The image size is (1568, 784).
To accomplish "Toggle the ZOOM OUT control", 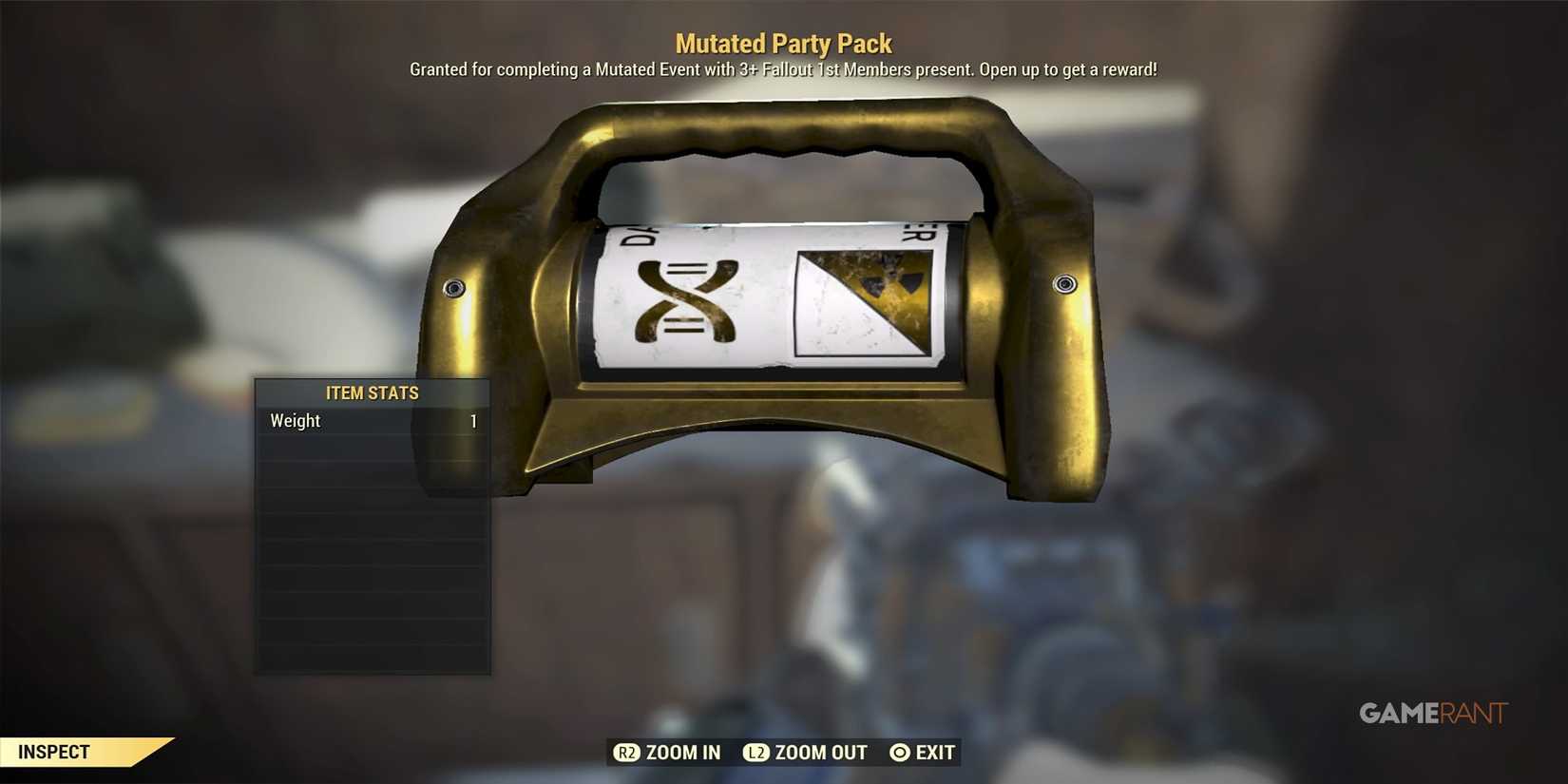I will [819, 753].
